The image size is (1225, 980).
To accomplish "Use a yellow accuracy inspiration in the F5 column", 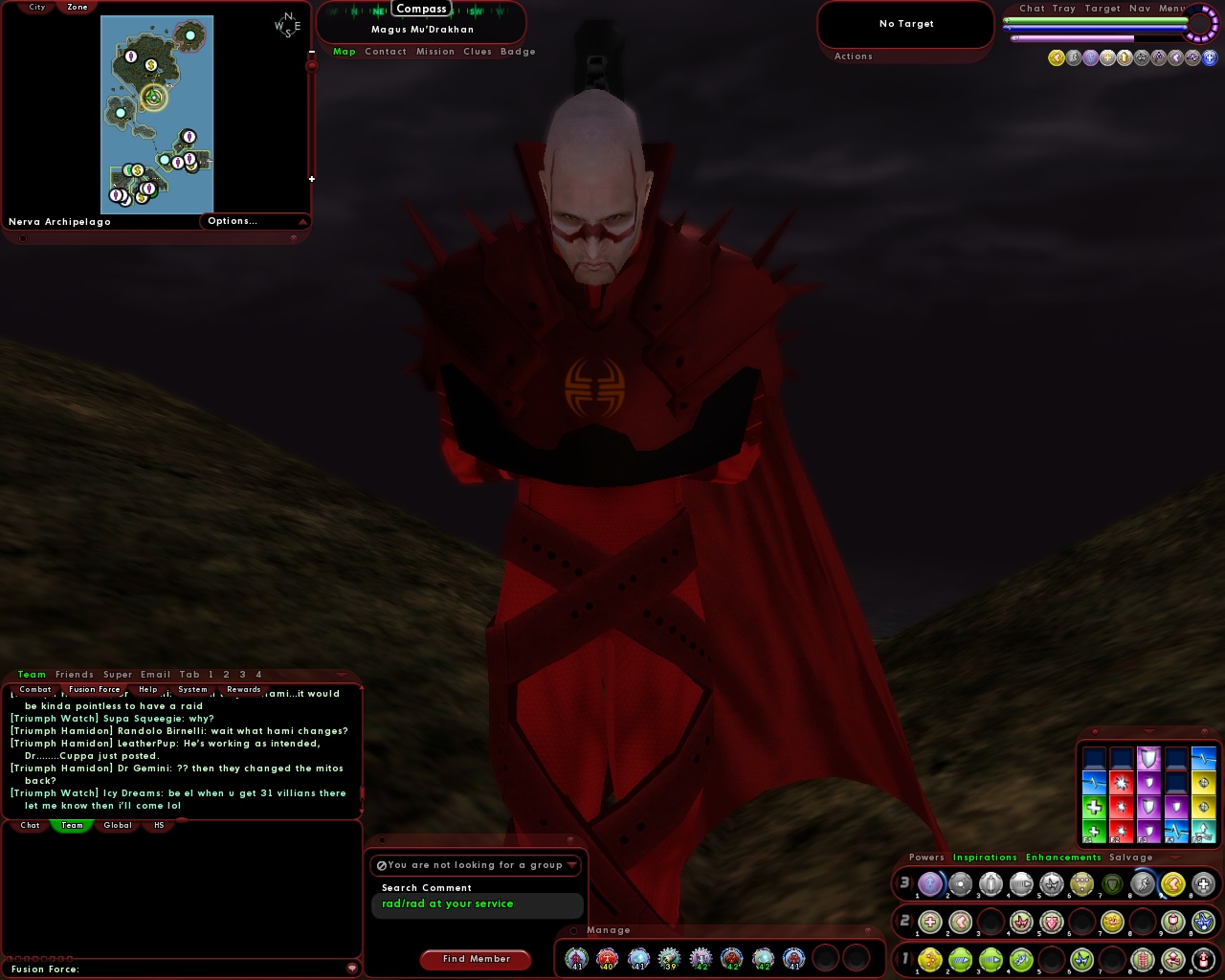I will [1203, 806].
